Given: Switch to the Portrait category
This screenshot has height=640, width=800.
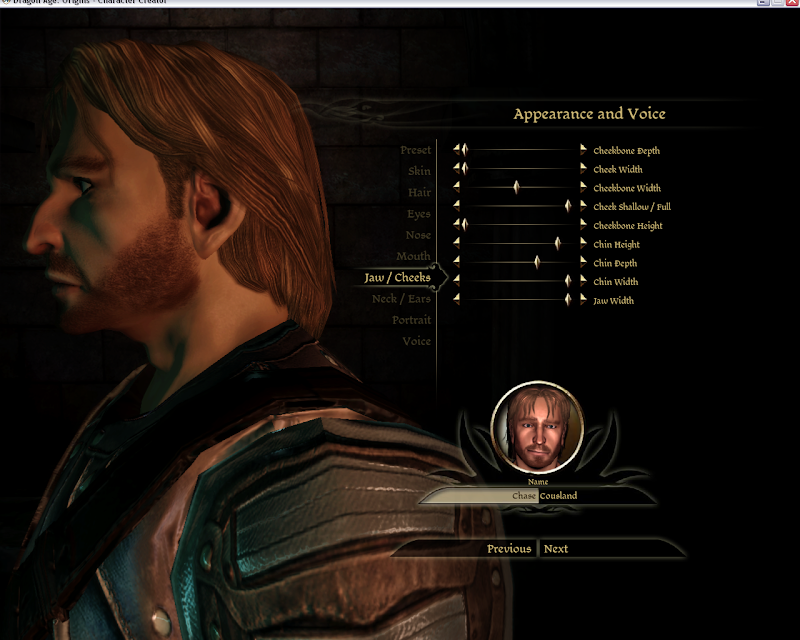Looking at the screenshot, I should [x=411, y=320].
